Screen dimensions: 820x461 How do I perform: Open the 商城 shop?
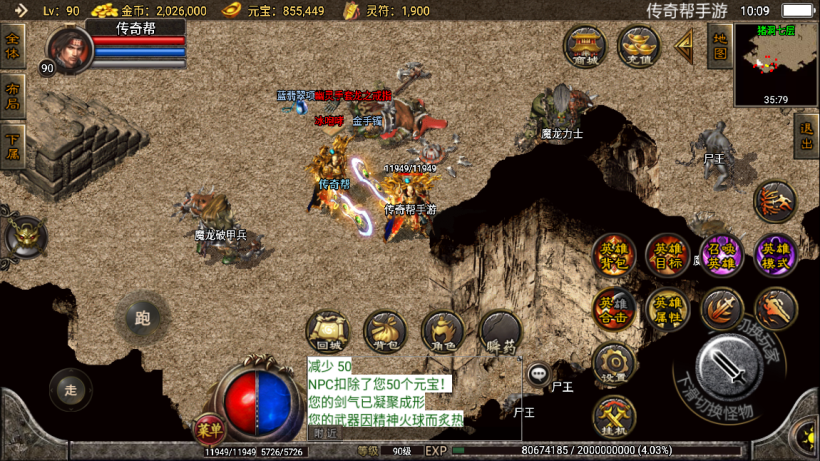point(584,46)
